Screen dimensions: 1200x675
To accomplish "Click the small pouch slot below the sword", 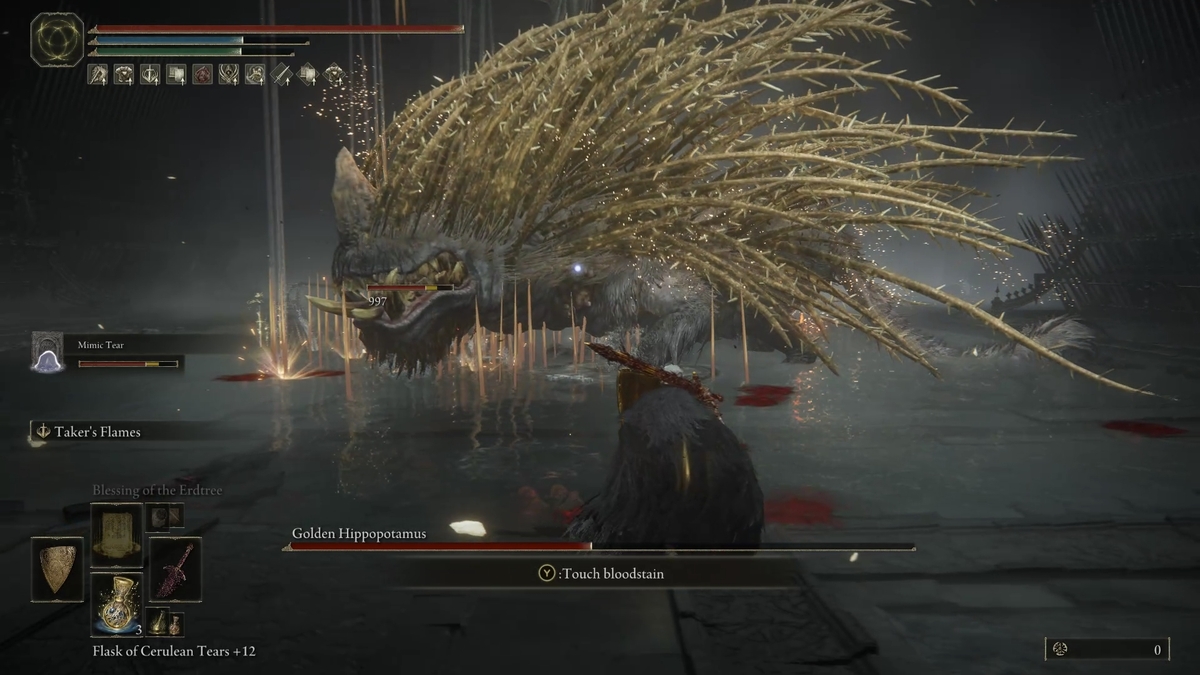I will pos(165,623).
